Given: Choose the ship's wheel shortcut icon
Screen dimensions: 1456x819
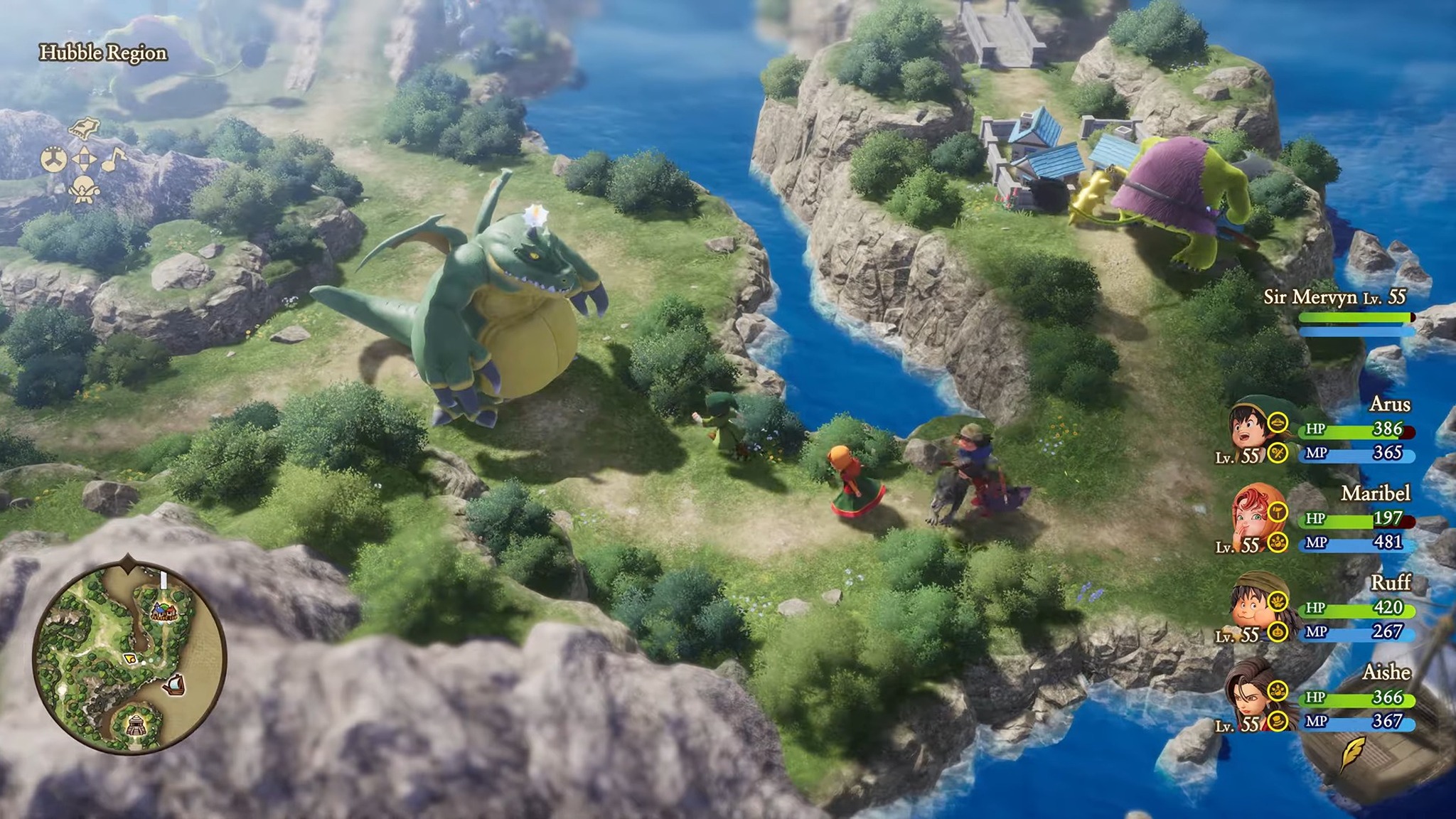Looking at the screenshot, I should coord(53,159).
